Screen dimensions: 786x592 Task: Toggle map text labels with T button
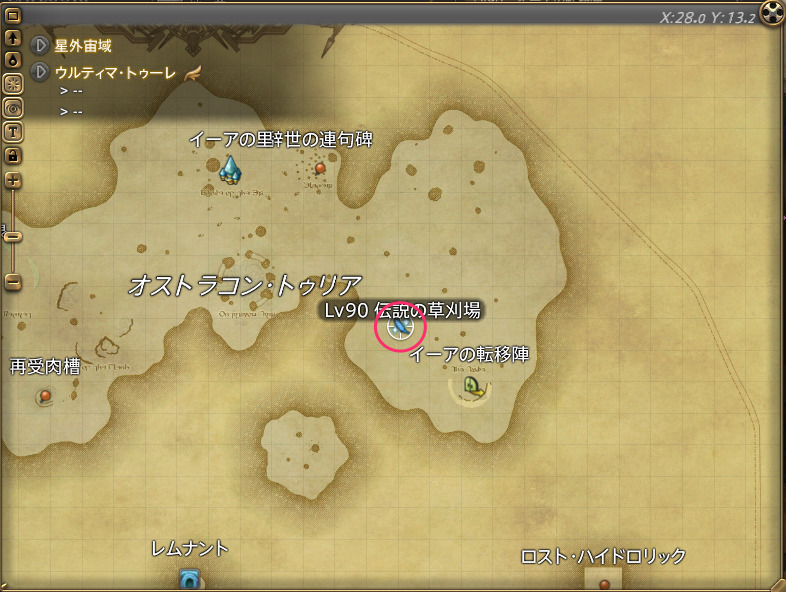13,131
